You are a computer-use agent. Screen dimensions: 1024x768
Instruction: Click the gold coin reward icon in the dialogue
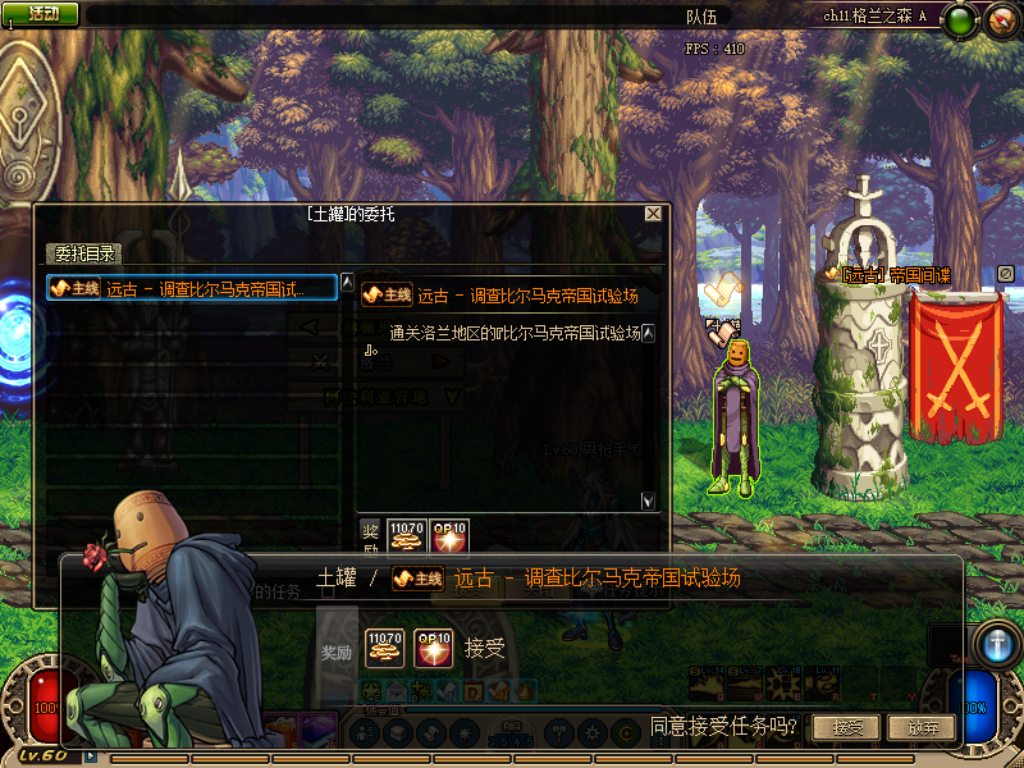(384, 647)
